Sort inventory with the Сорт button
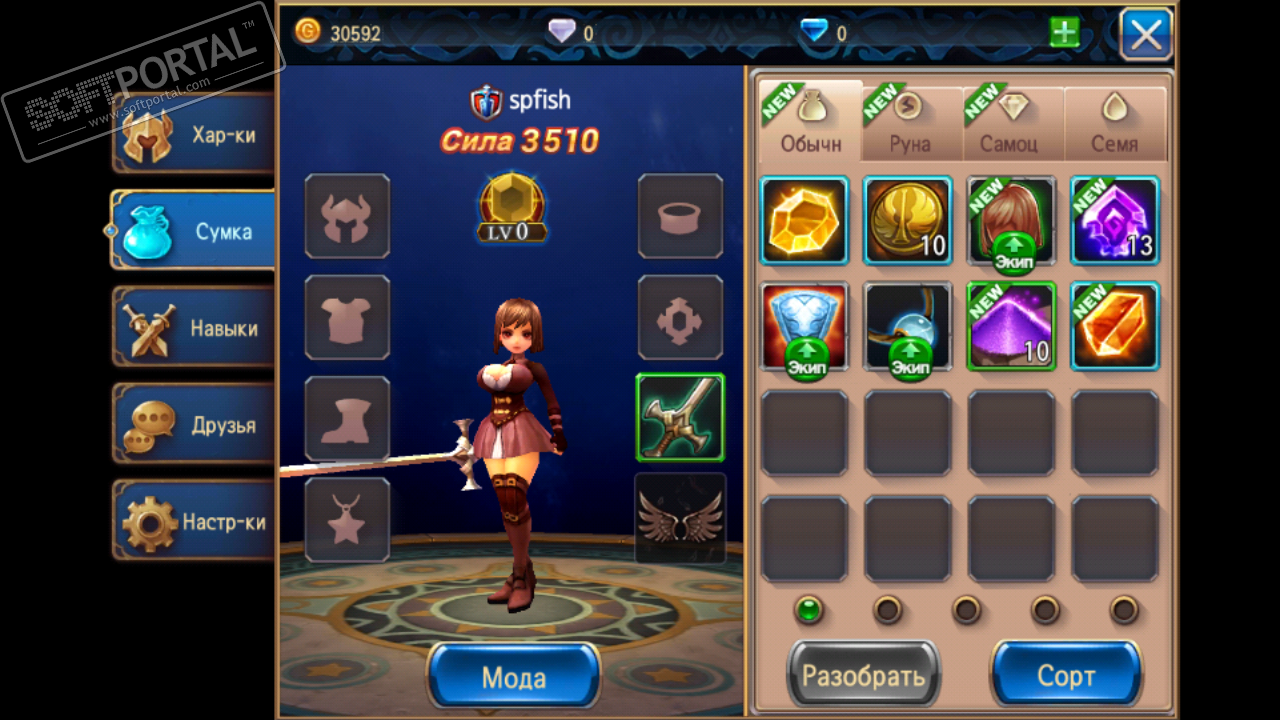The width and height of the screenshot is (1280, 720). tap(1066, 677)
